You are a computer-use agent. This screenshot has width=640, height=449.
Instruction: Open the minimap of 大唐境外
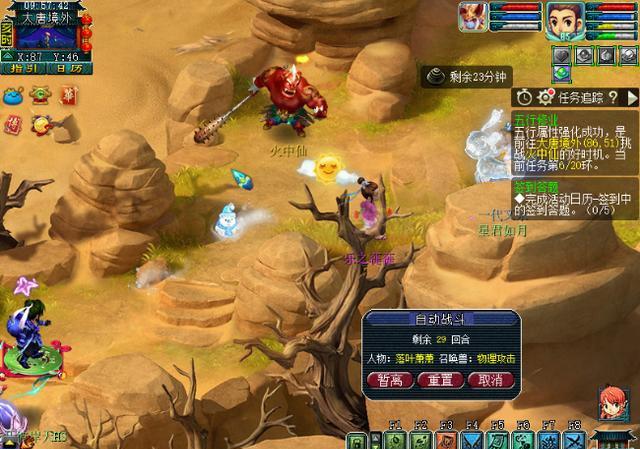[45, 35]
